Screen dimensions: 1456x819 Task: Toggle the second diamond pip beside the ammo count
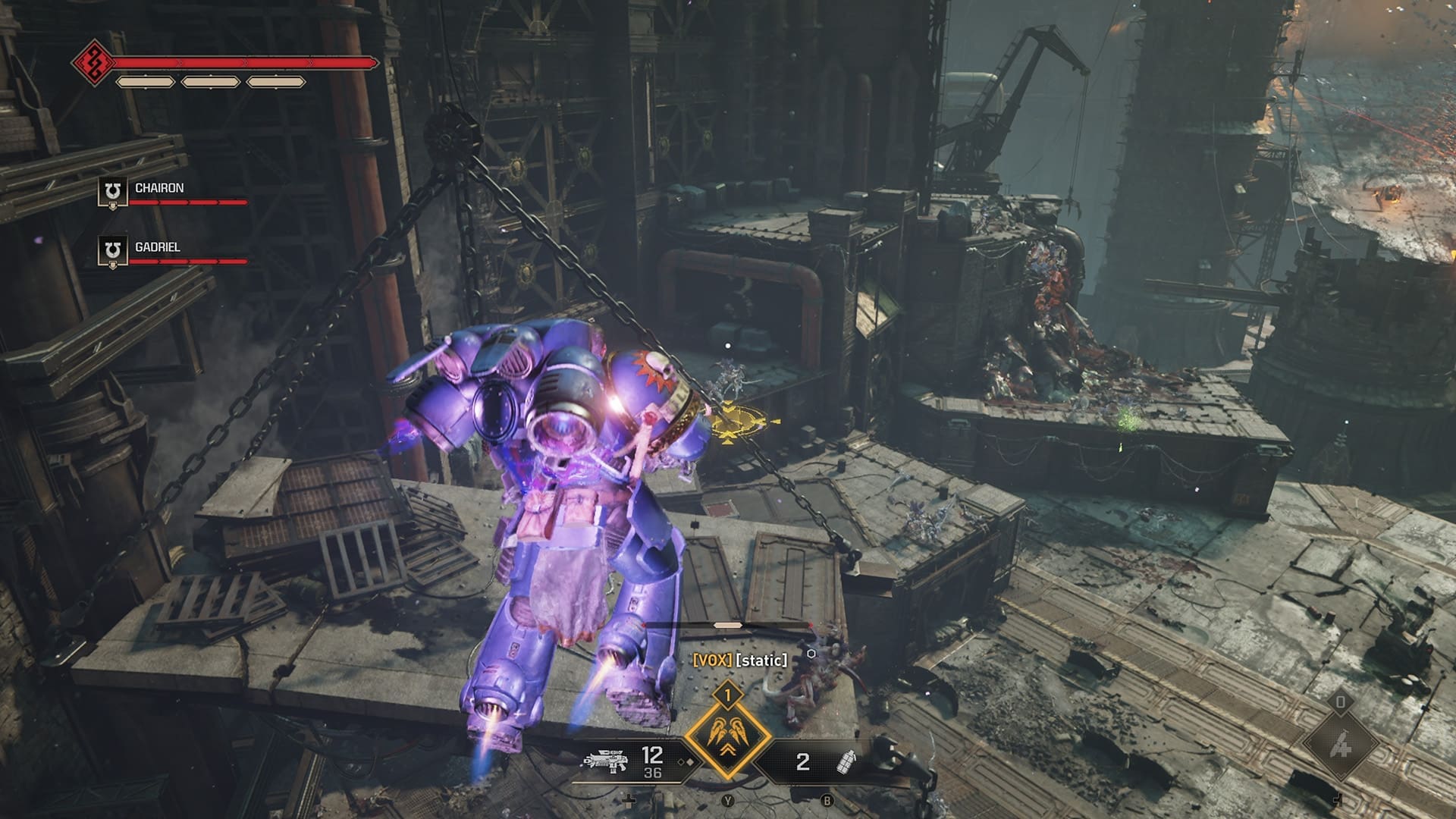coord(690,761)
